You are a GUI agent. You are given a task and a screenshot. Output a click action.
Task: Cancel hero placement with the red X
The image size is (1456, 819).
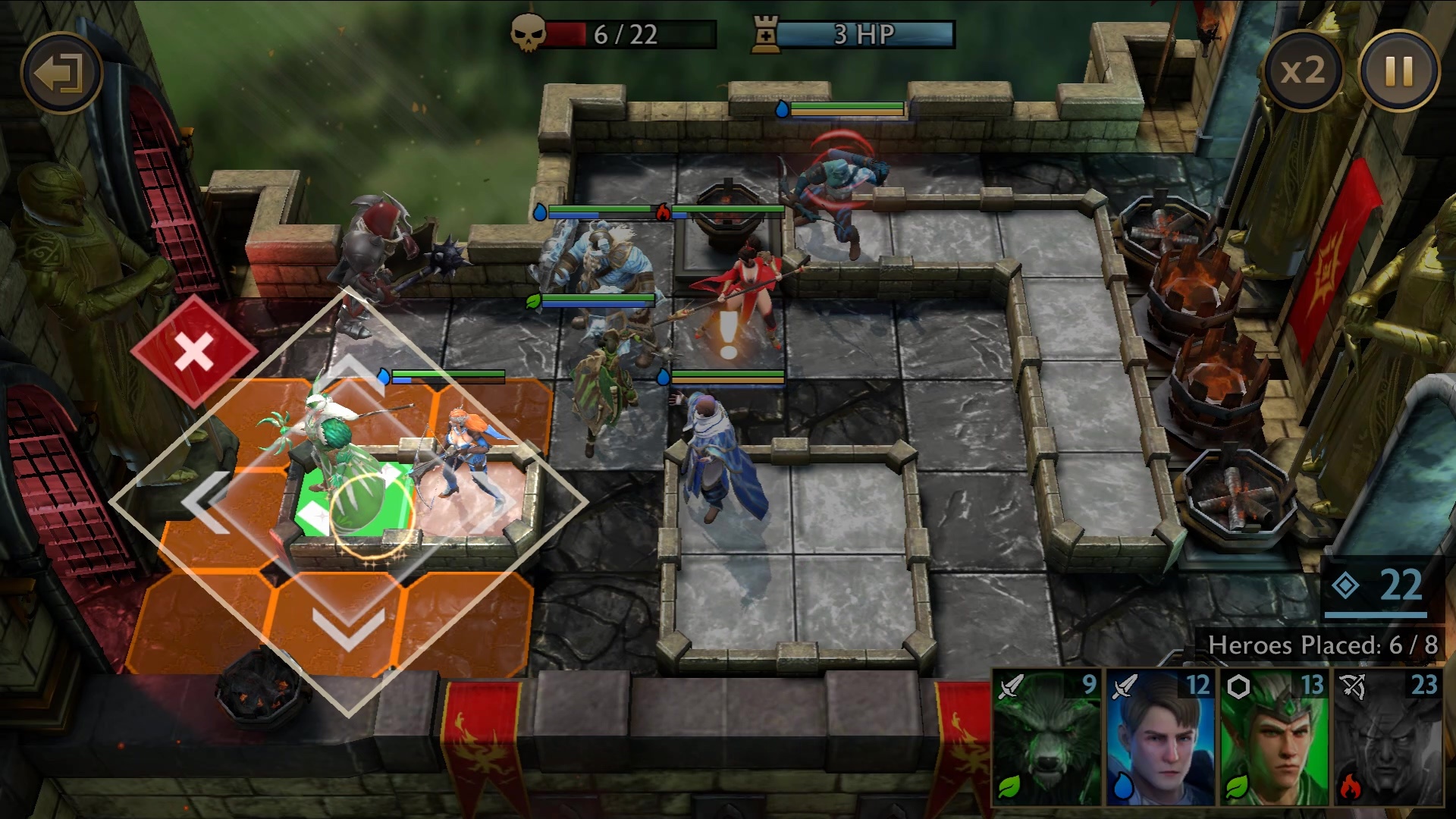[194, 352]
